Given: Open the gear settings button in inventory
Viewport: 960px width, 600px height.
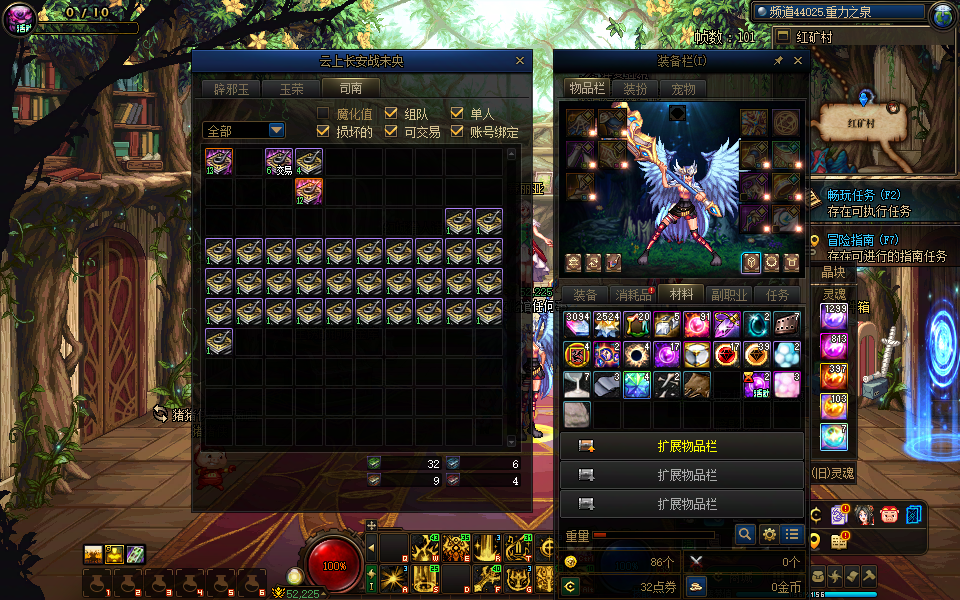Looking at the screenshot, I should [769, 535].
